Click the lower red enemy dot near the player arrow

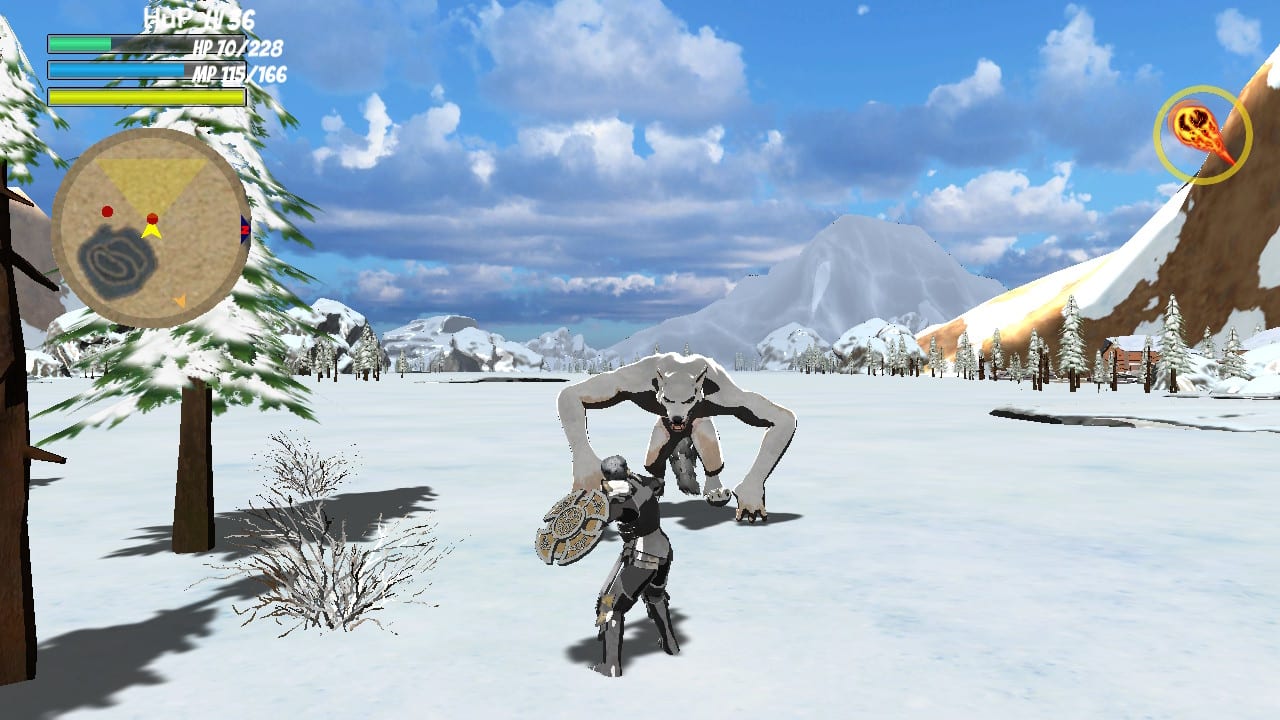tap(152, 218)
